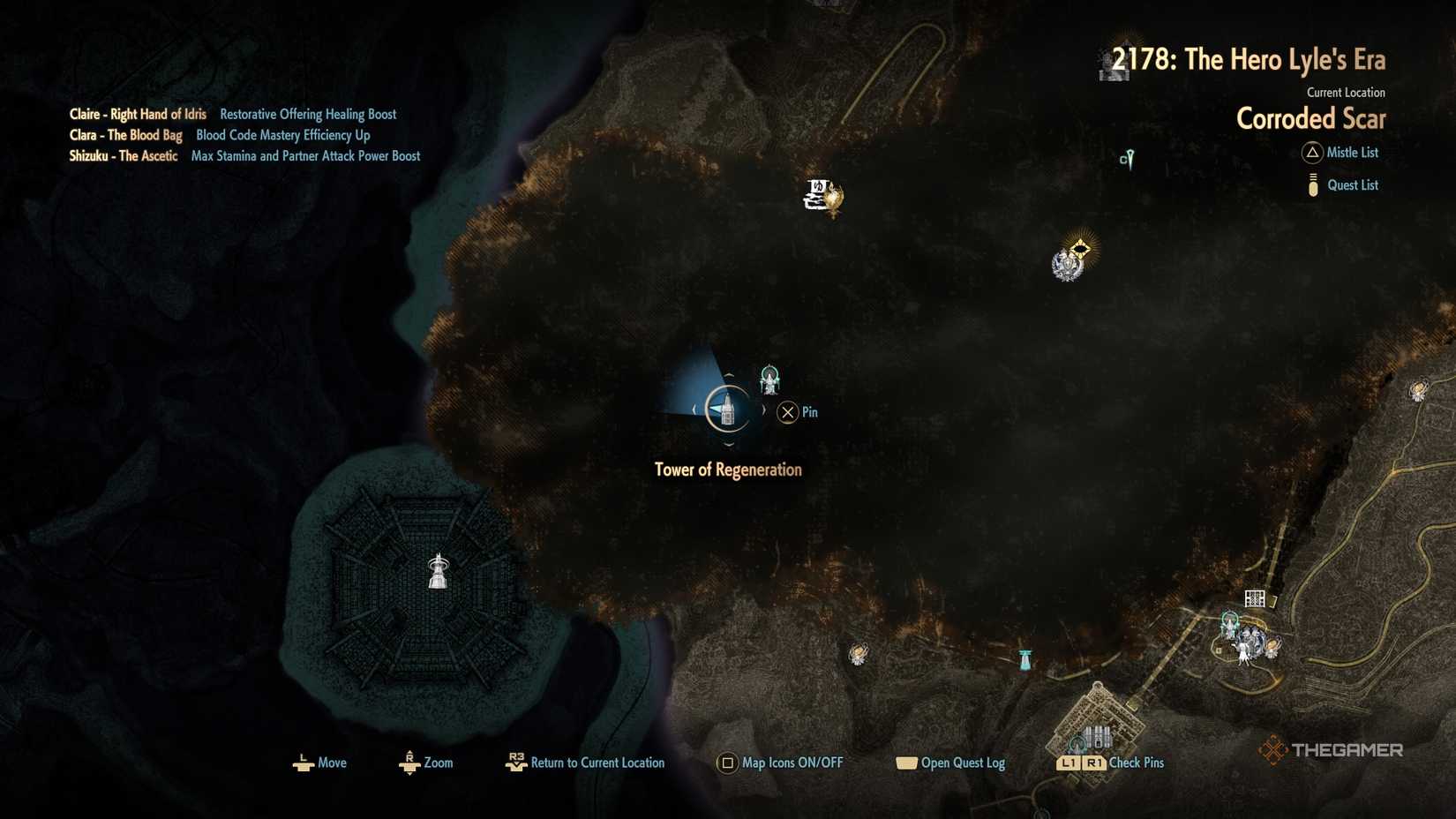The image size is (1456, 819).
Task: Select the glowing gold crest marker
Action: click(1082, 249)
